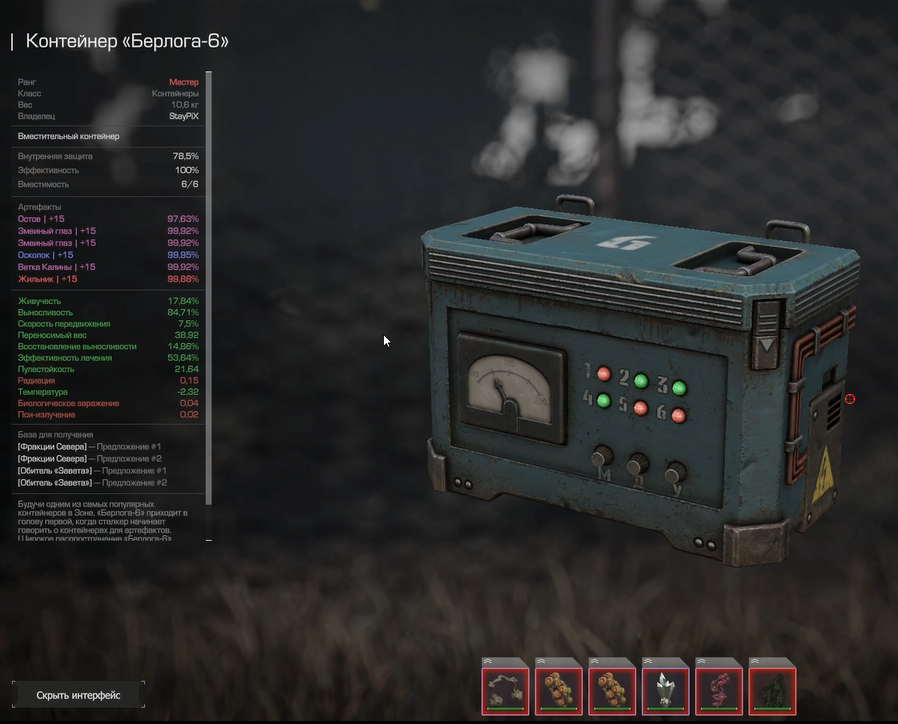Screen dimensions: 898x724
Task: Hide the interface with «Скрыть интерфейс»
Action: pos(78,695)
